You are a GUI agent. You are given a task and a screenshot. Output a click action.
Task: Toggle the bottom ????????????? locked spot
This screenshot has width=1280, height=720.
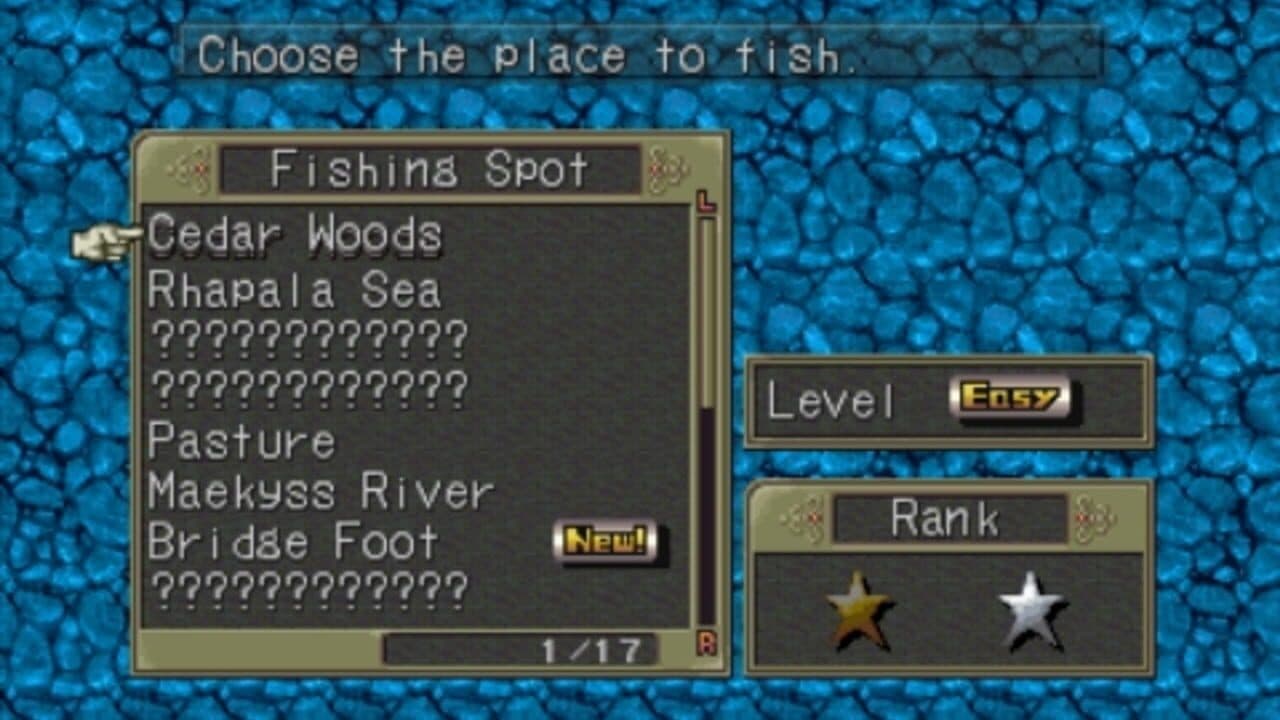tap(305, 585)
